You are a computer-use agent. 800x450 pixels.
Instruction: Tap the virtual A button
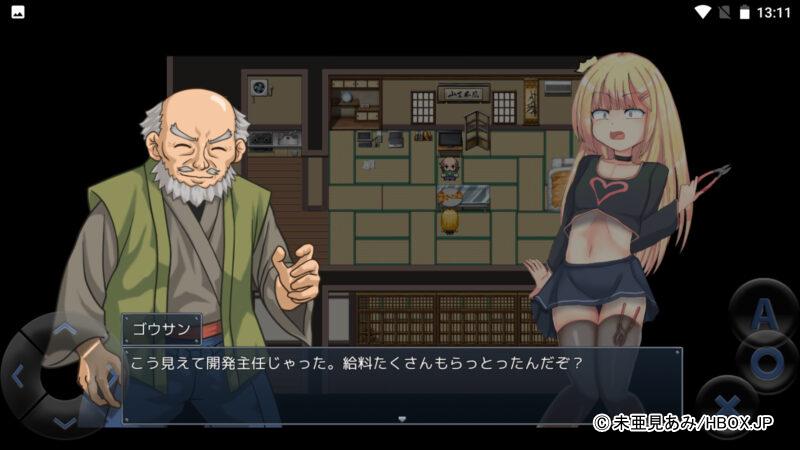[762, 314]
